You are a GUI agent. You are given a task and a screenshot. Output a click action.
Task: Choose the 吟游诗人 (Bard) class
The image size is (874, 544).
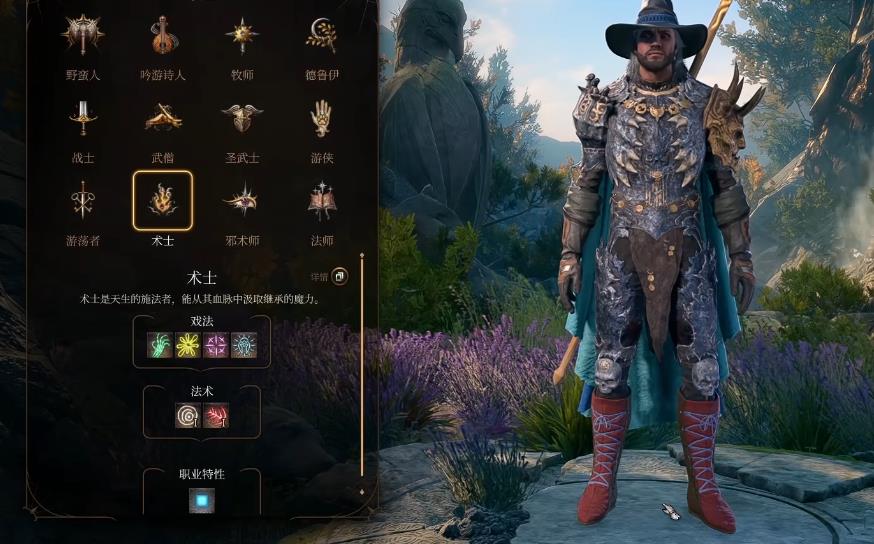[x=163, y=36]
